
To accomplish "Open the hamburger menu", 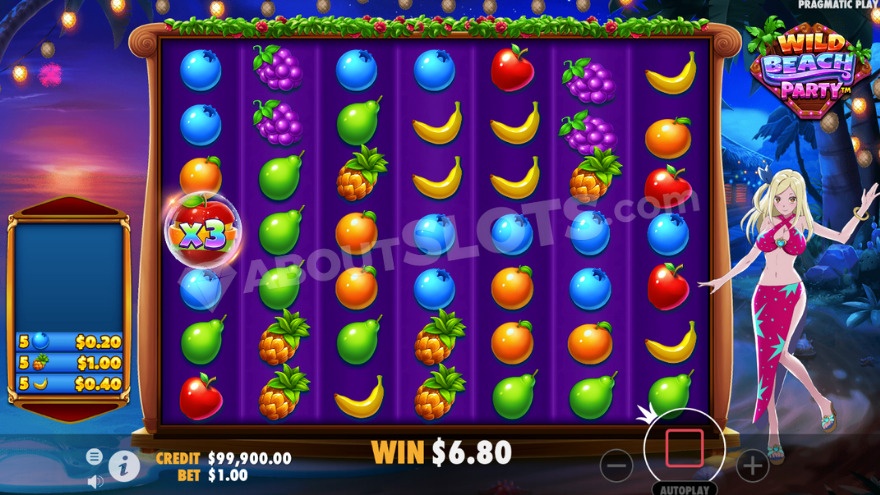I will tap(94, 456).
